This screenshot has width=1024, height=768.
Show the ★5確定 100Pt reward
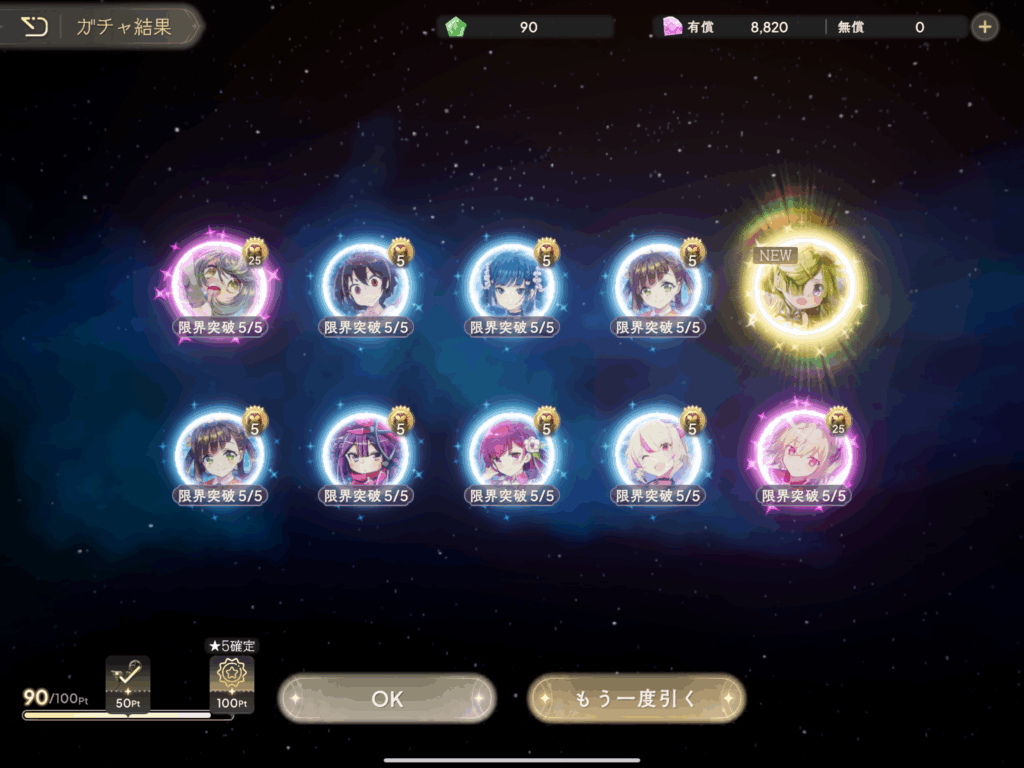coord(231,679)
